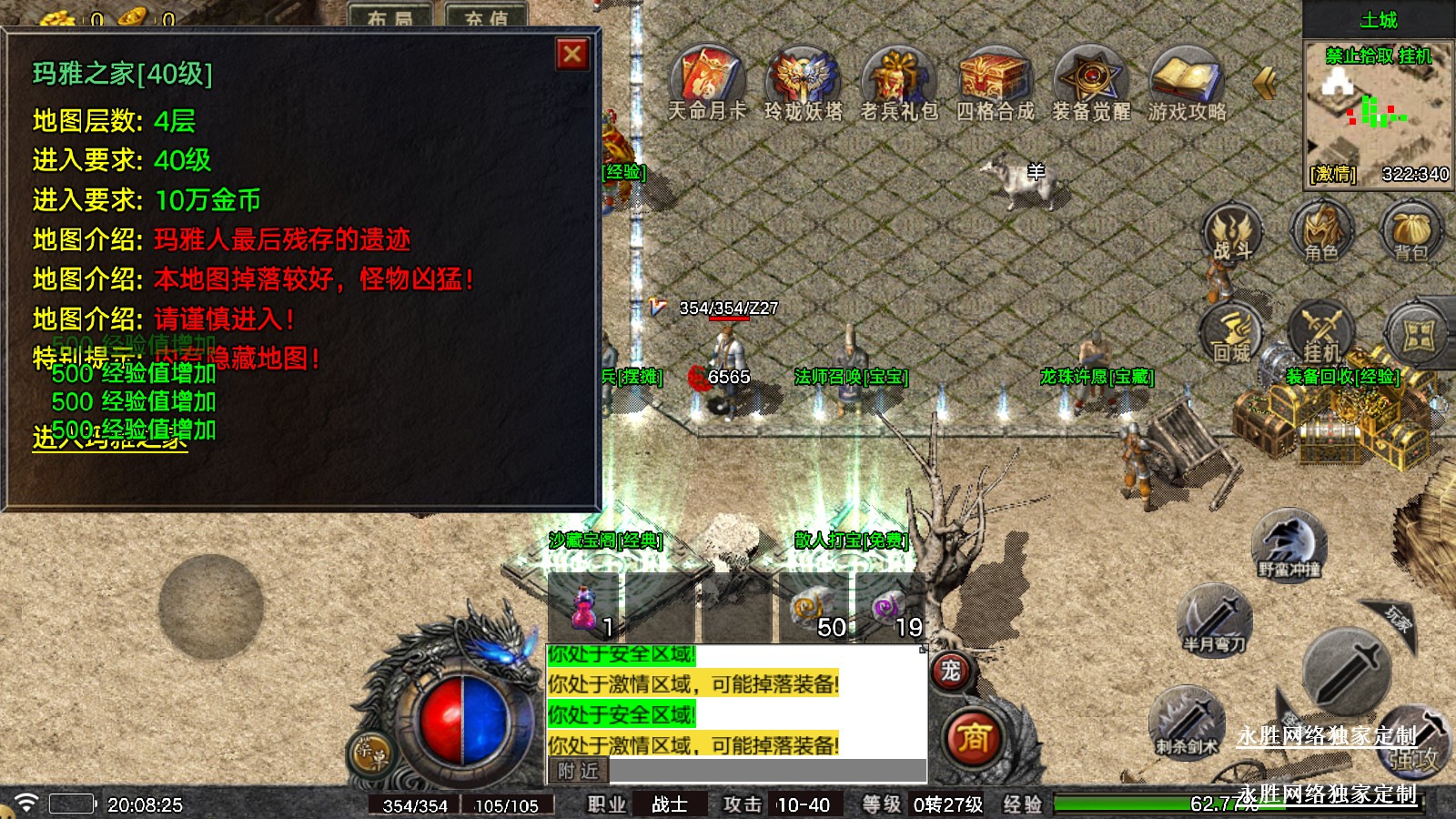Click the 进入玛雅之家 link
Screen dimensions: 1456x819
coord(110,439)
